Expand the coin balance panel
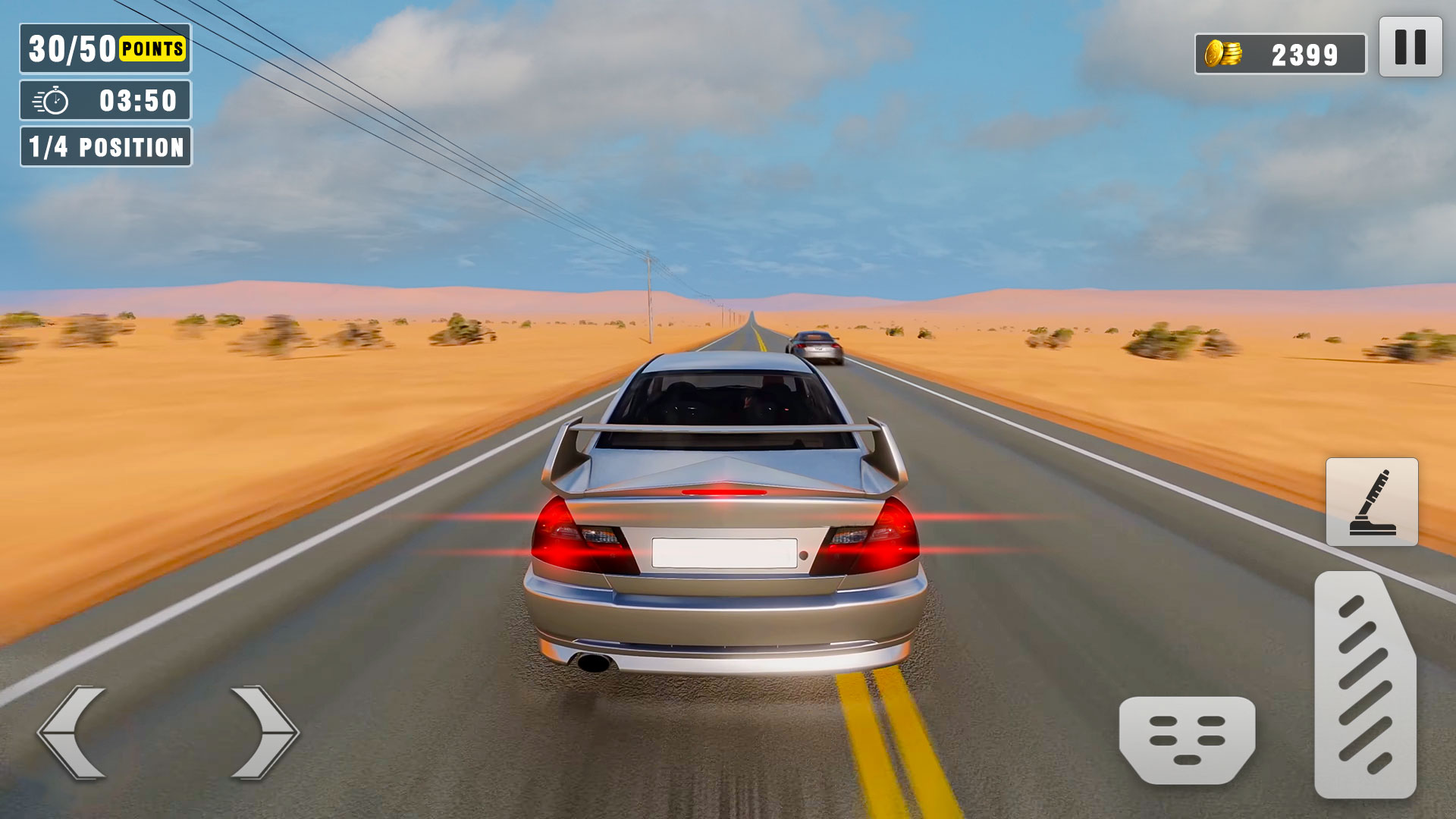 (x=1279, y=53)
